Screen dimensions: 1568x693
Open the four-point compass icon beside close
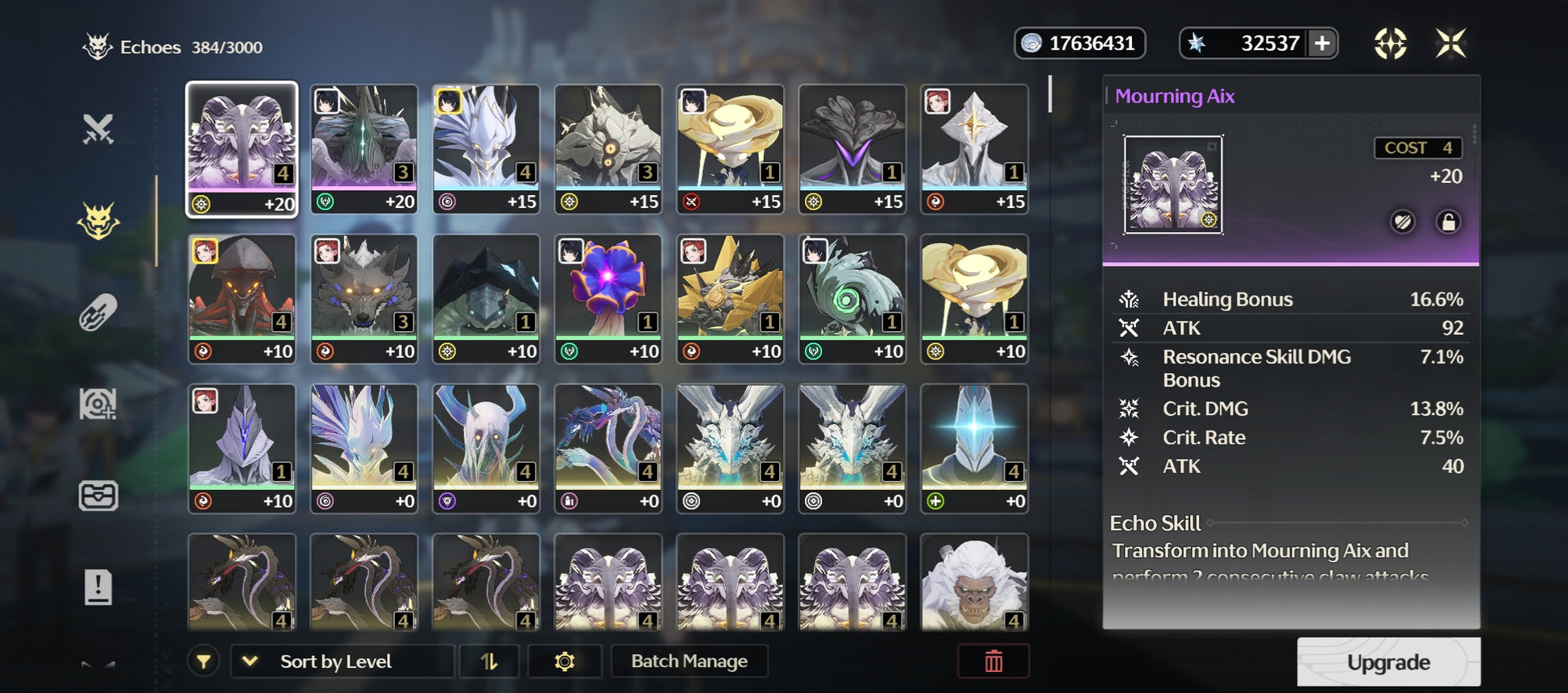point(1390,44)
